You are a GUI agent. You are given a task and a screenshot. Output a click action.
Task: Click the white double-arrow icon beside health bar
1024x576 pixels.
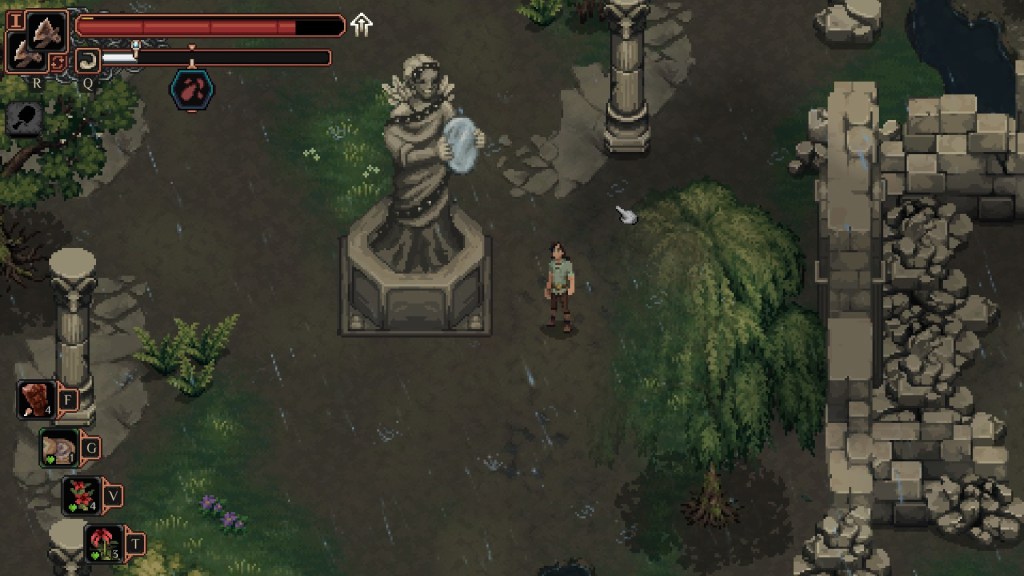pyautogui.click(x=361, y=25)
